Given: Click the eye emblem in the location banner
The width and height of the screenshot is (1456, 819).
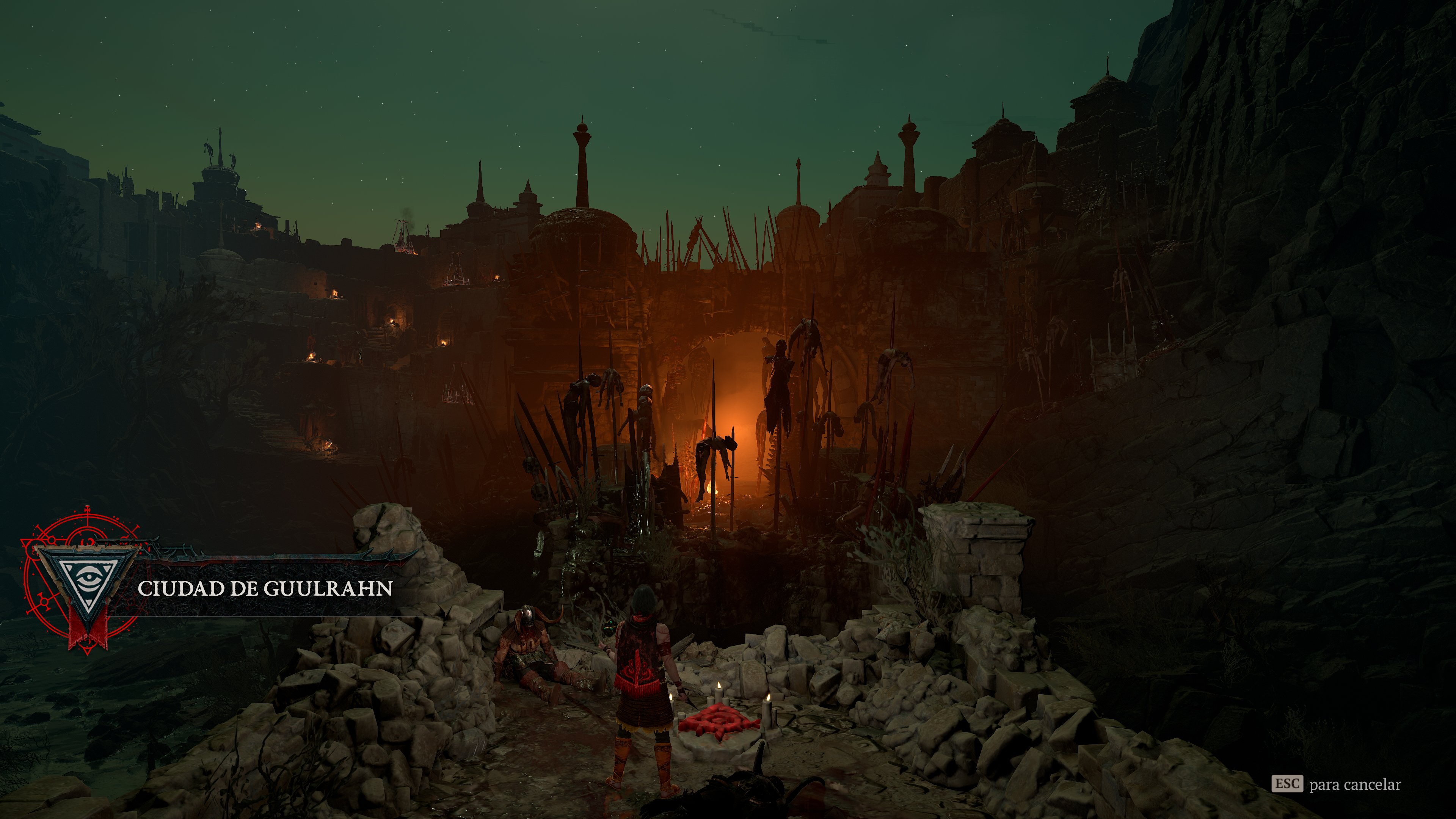Looking at the screenshot, I should 90,577.
